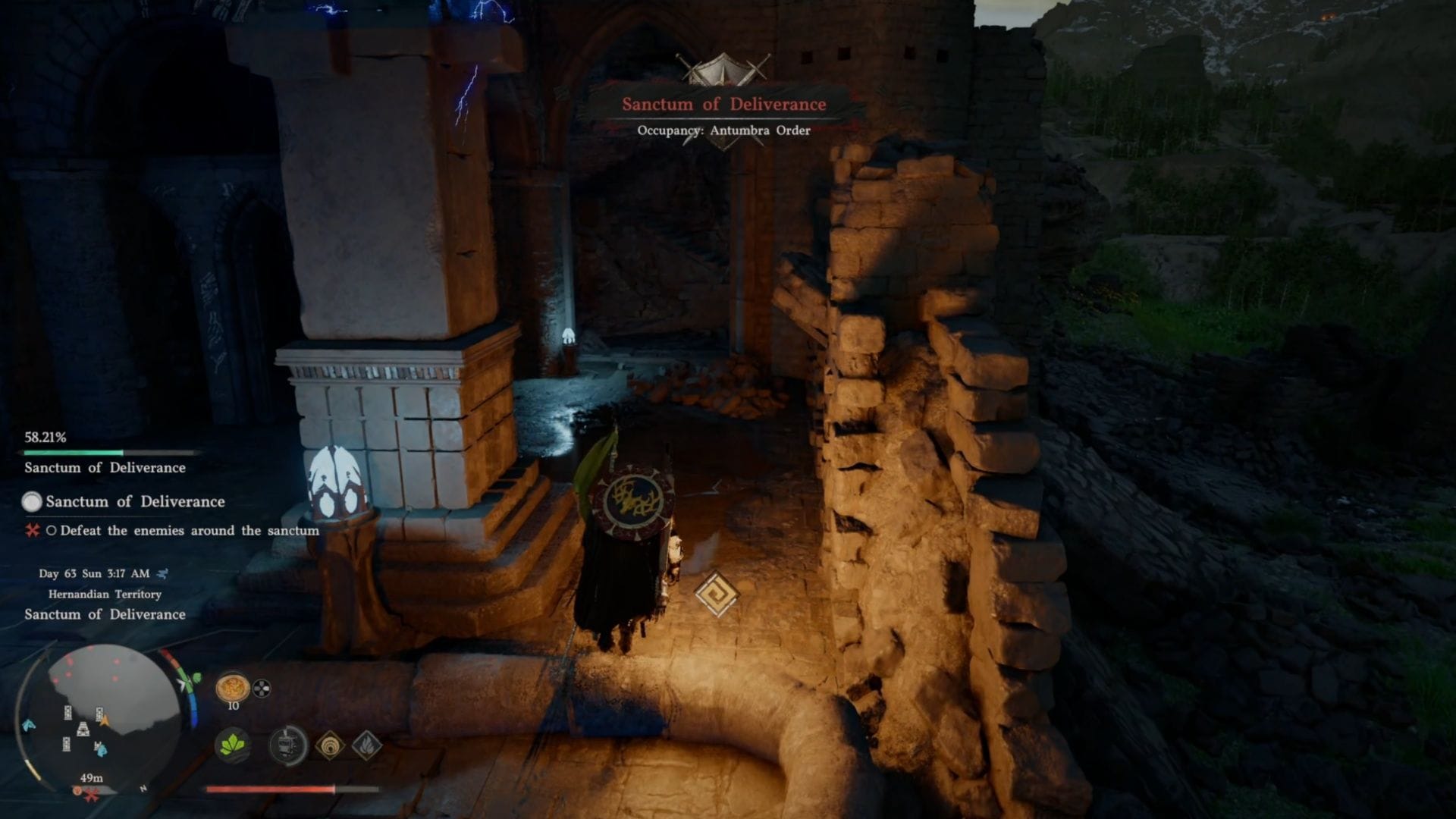Click the orange player arrow on the minimap
Screen dimensions: 1456x819
(104, 719)
